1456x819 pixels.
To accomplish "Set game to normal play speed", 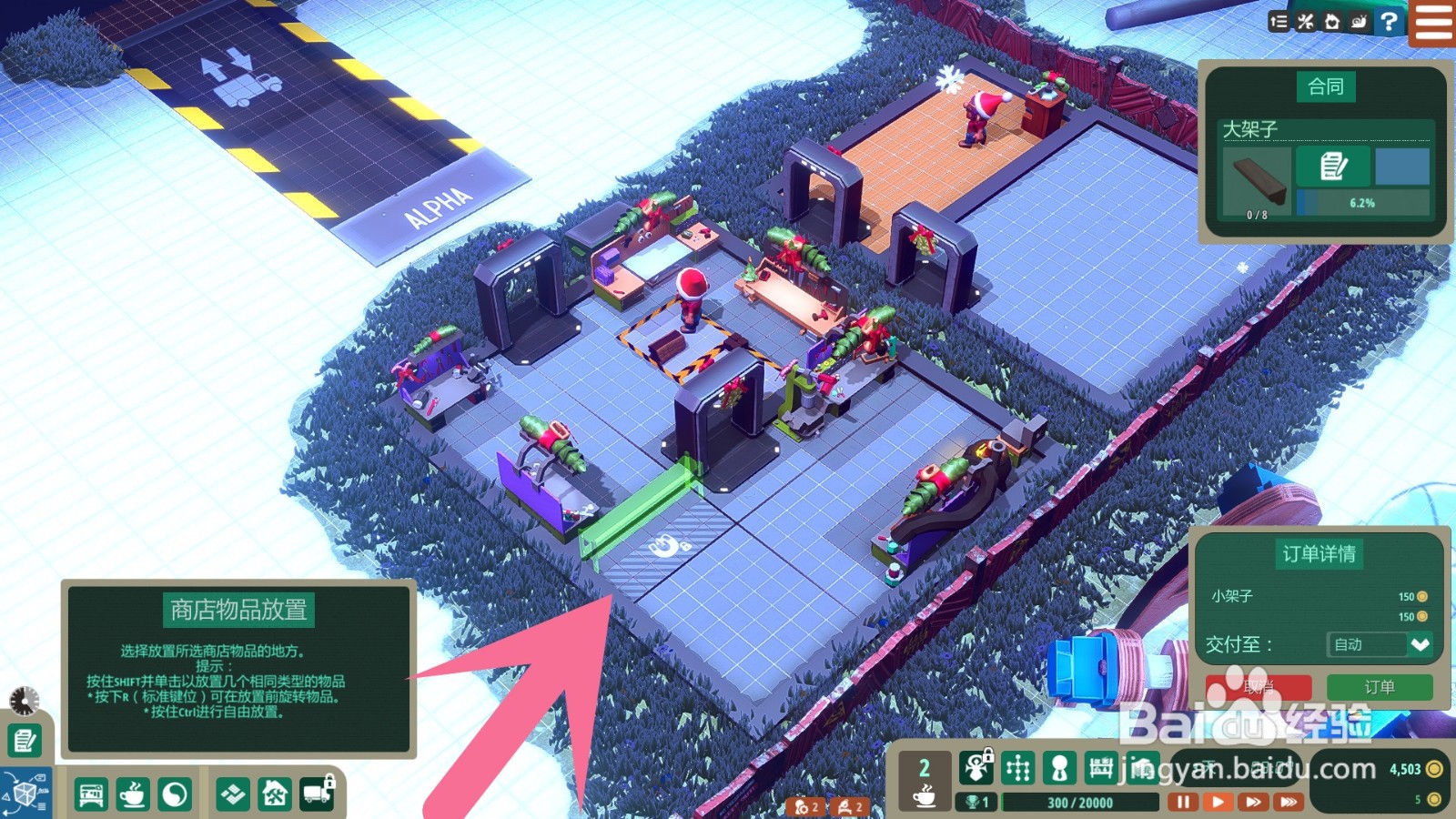I will click(x=1218, y=802).
